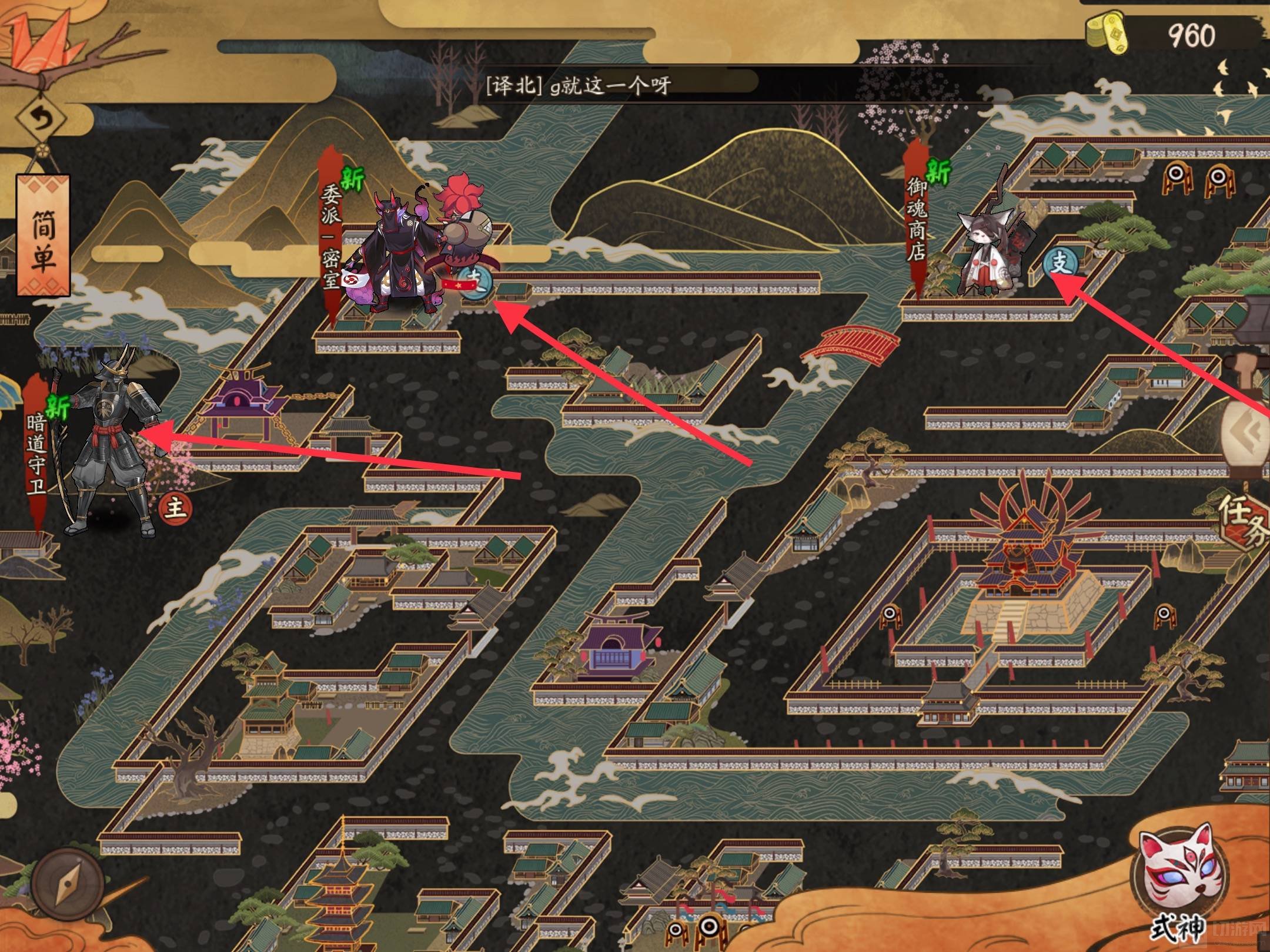The width and height of the screenshot is (1270, 952).
Task: Tap the red 主 main-quest icon
Action: click(175, 507)
